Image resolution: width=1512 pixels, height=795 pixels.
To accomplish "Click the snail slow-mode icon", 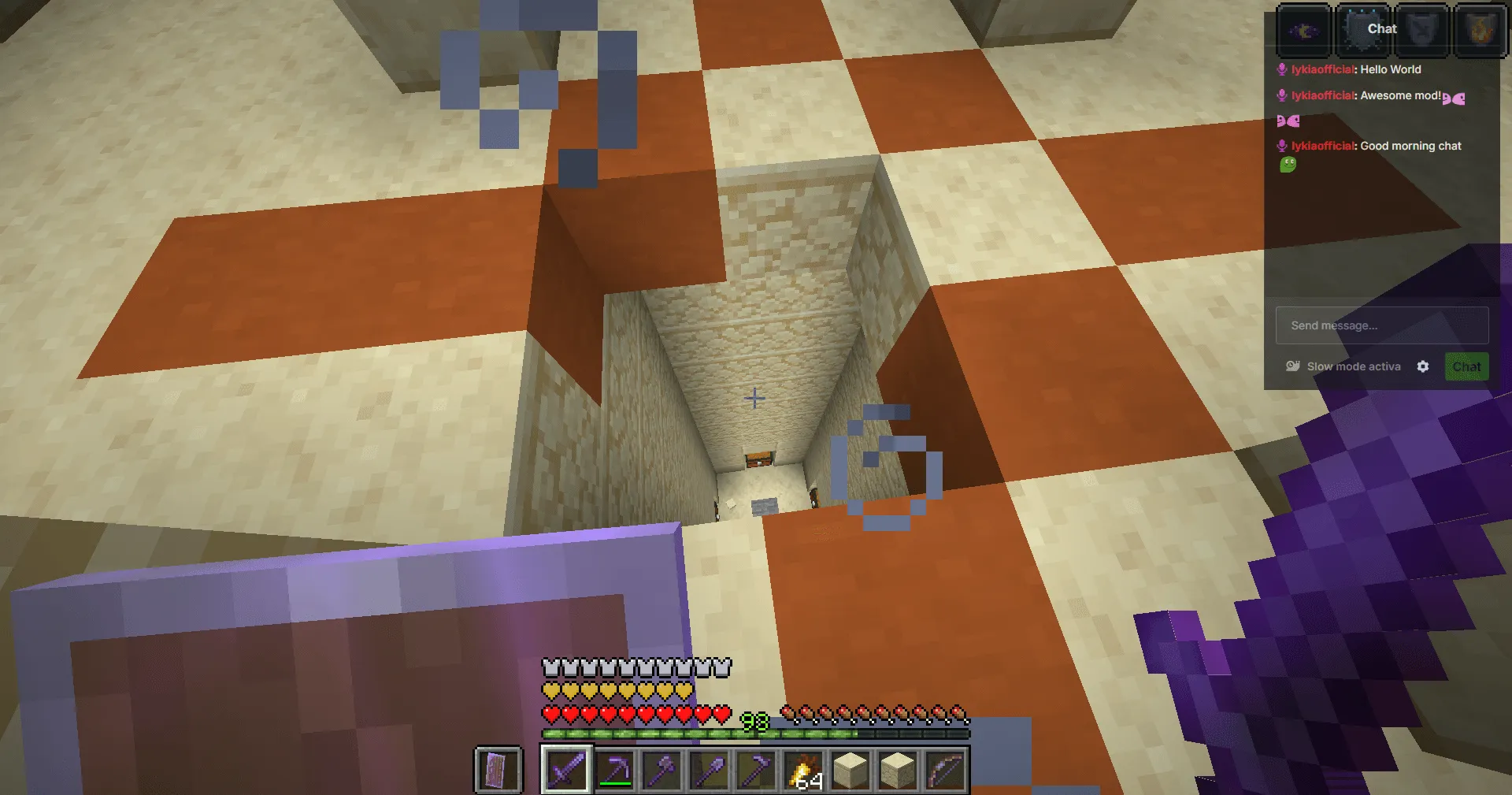I will tap(1293, 366).
